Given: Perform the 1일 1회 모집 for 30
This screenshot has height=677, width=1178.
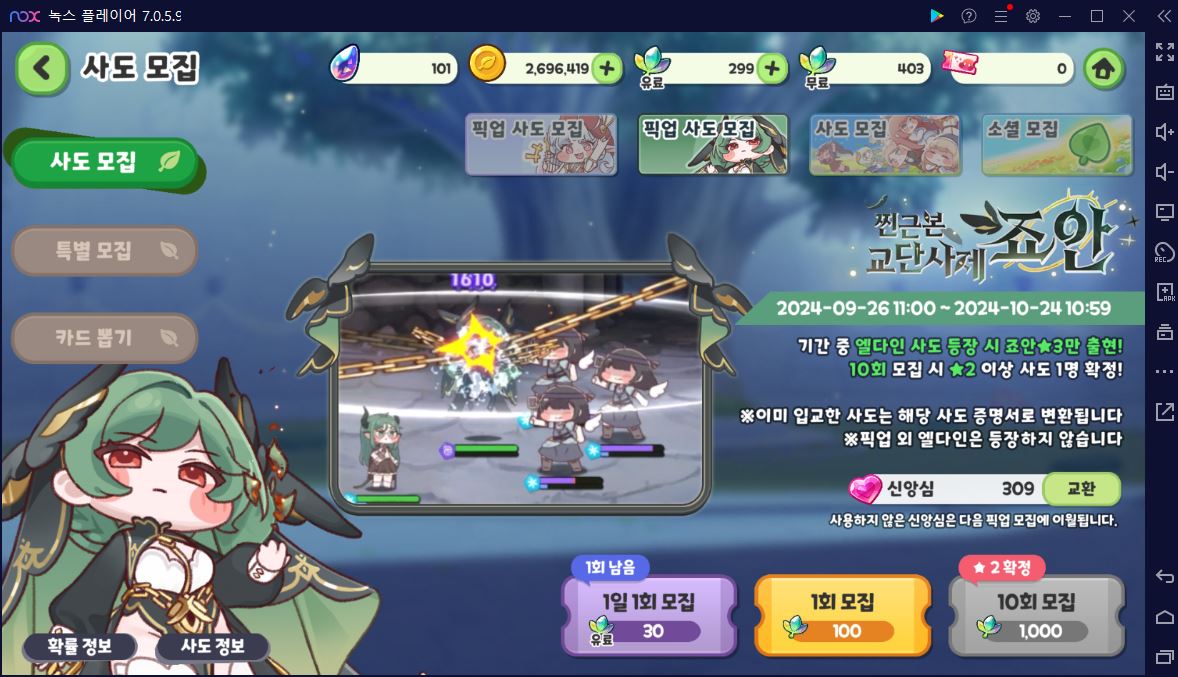Looking at the screenshot, I should [x=649, y=614].
